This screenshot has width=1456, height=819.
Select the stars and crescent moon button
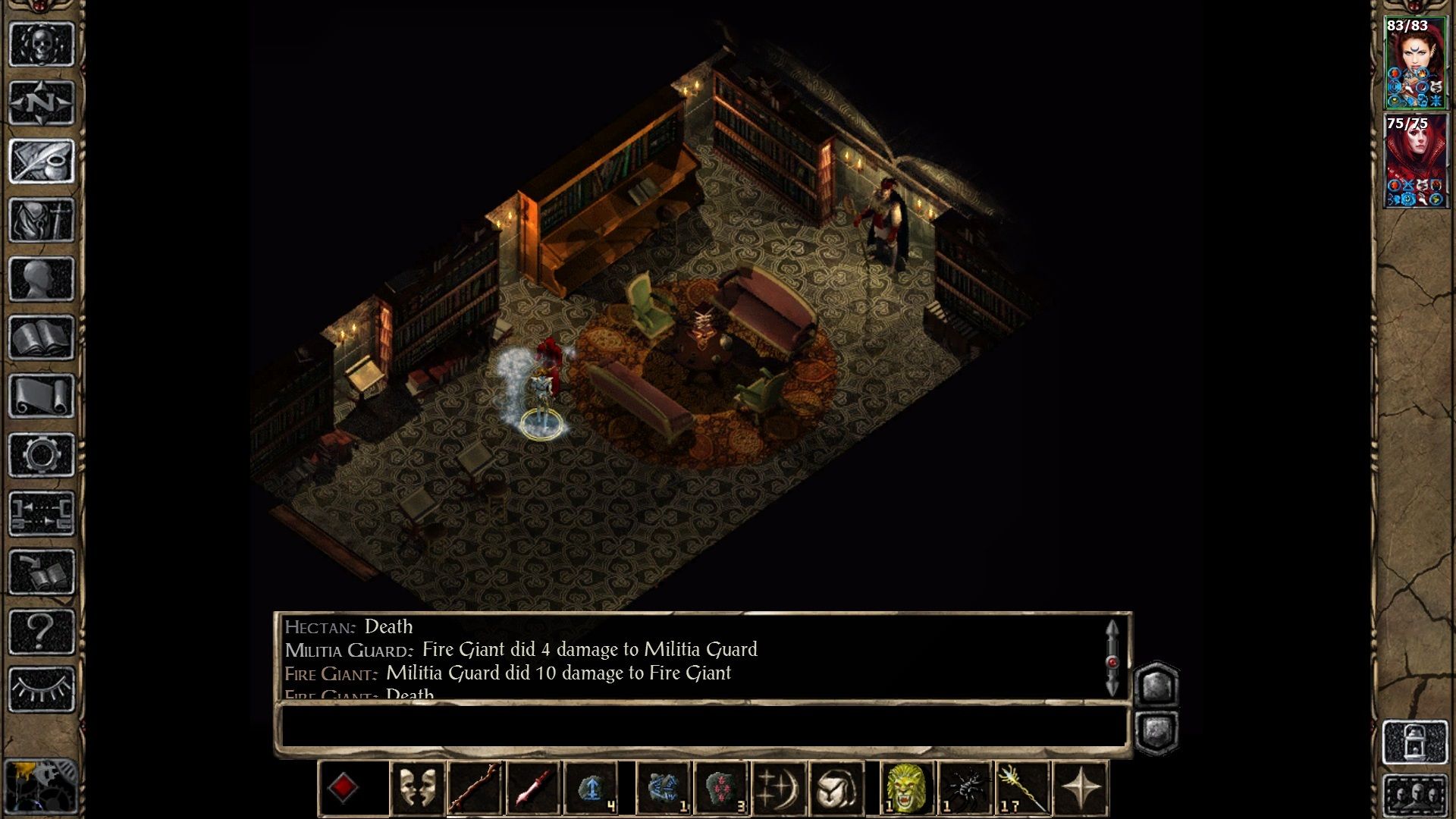click(779, 789)
